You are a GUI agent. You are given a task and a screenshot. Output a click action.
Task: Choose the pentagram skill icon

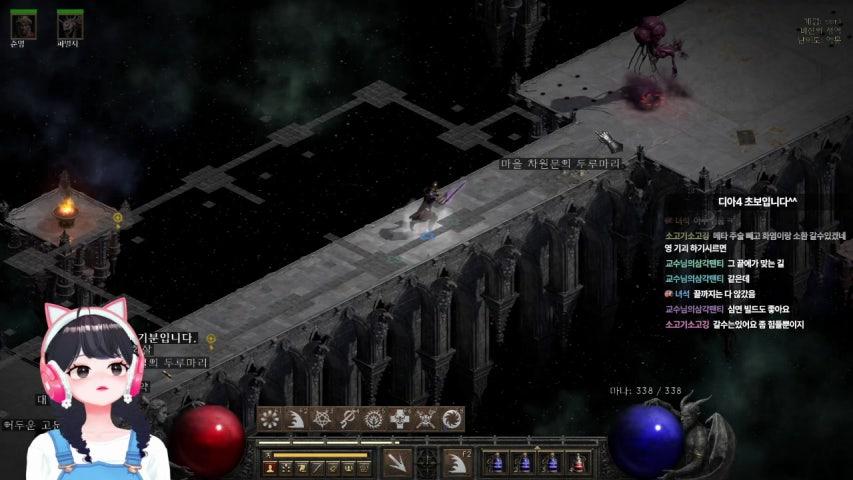323,419
